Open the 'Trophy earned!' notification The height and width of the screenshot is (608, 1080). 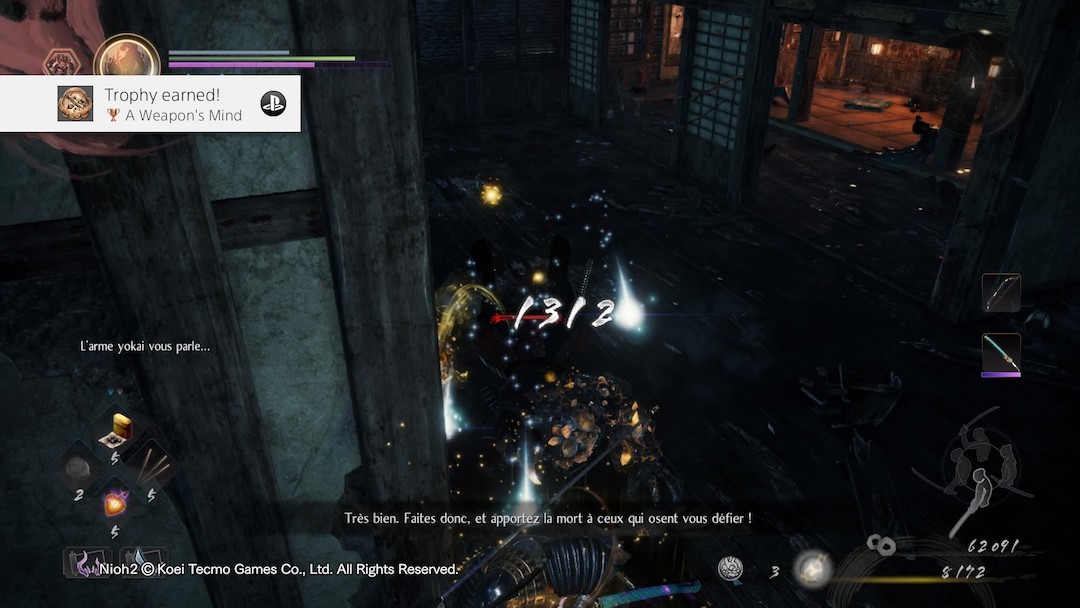[160, 103]
